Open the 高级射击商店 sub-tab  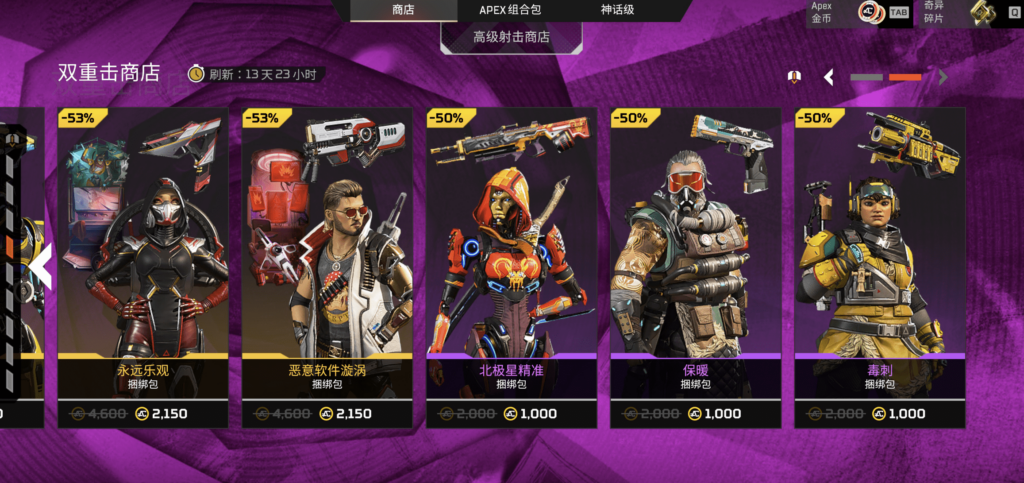coord(511,38)
